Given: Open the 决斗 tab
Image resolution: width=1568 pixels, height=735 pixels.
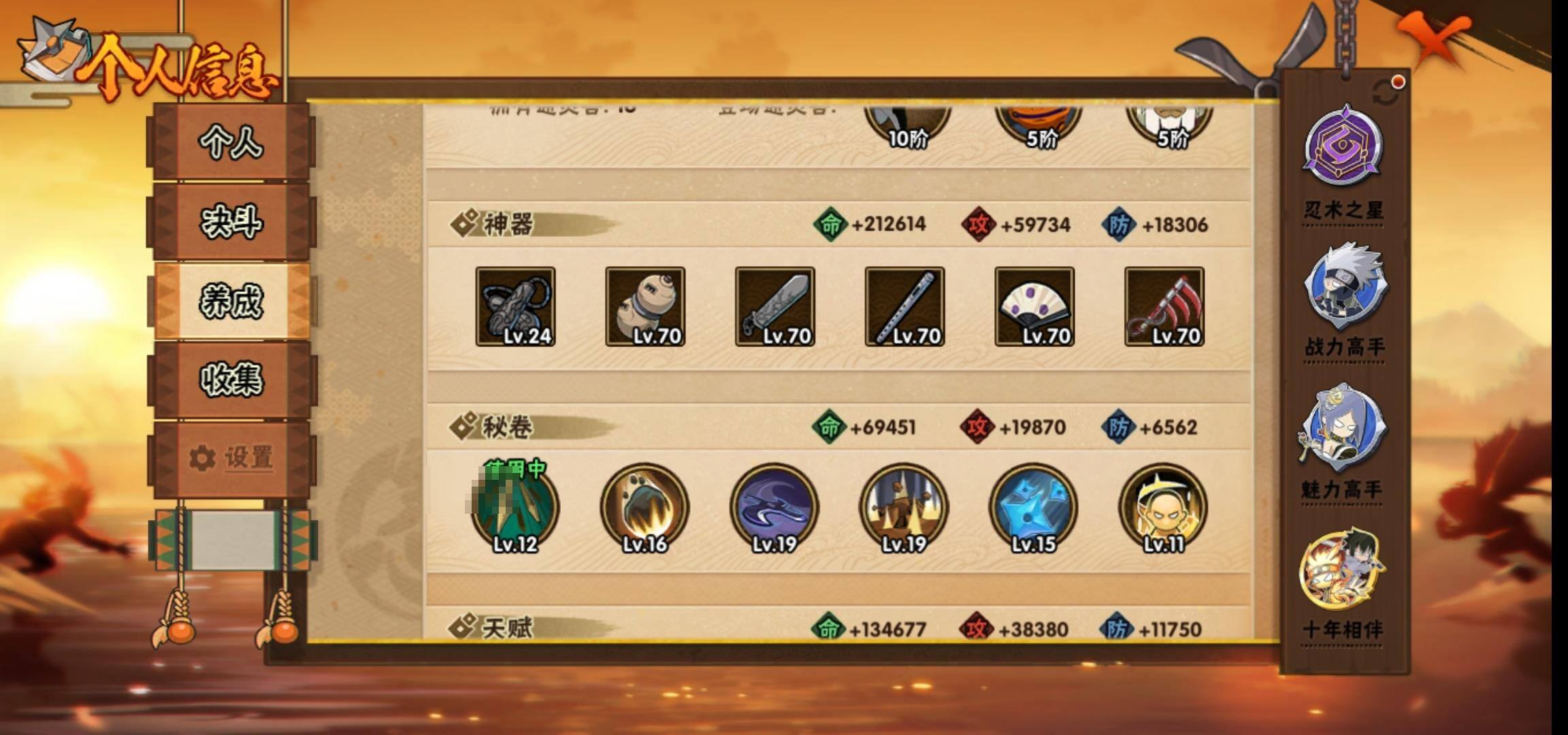Looking at the screenshot, I should (231, 222).
